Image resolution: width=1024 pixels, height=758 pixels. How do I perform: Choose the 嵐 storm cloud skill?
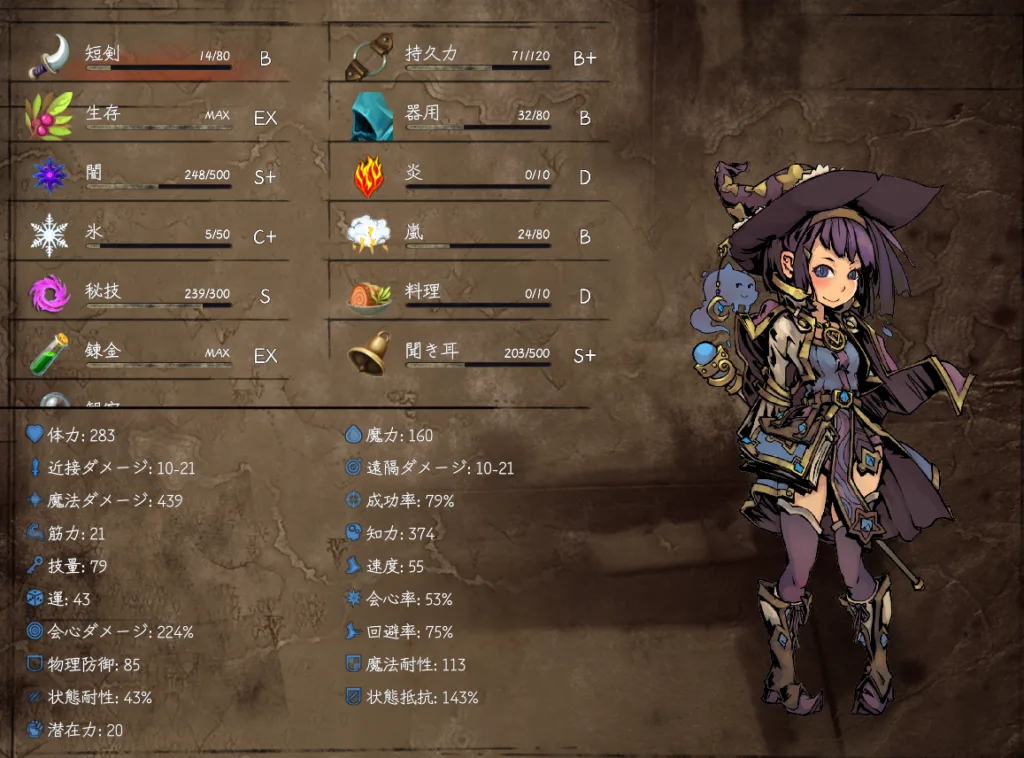point(470,236)
